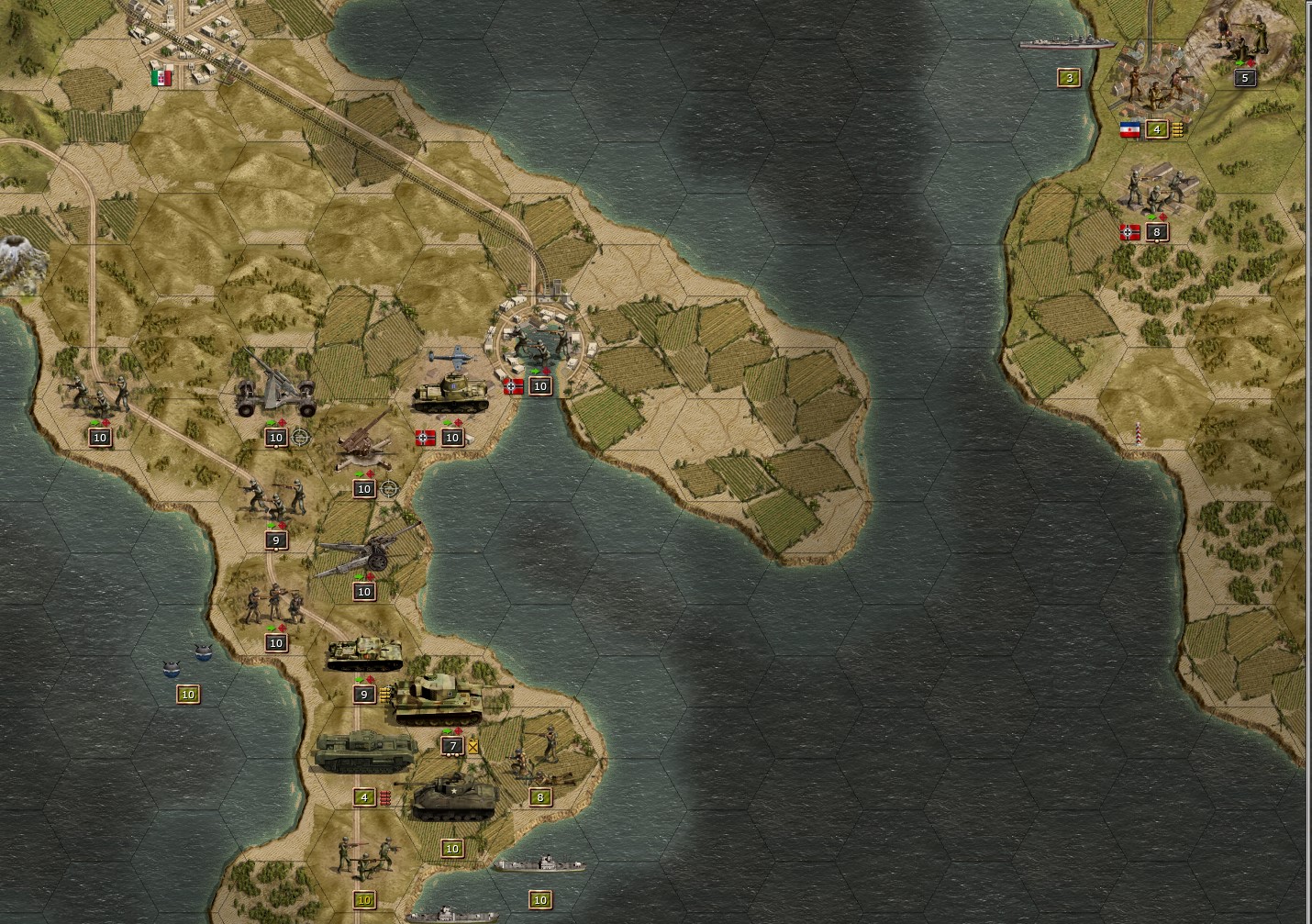Click the red attack marker above the German infantry
Image resolution: width=1312 pixels, height=924 pixels.
pyautogui.click(x=282, y=527)
